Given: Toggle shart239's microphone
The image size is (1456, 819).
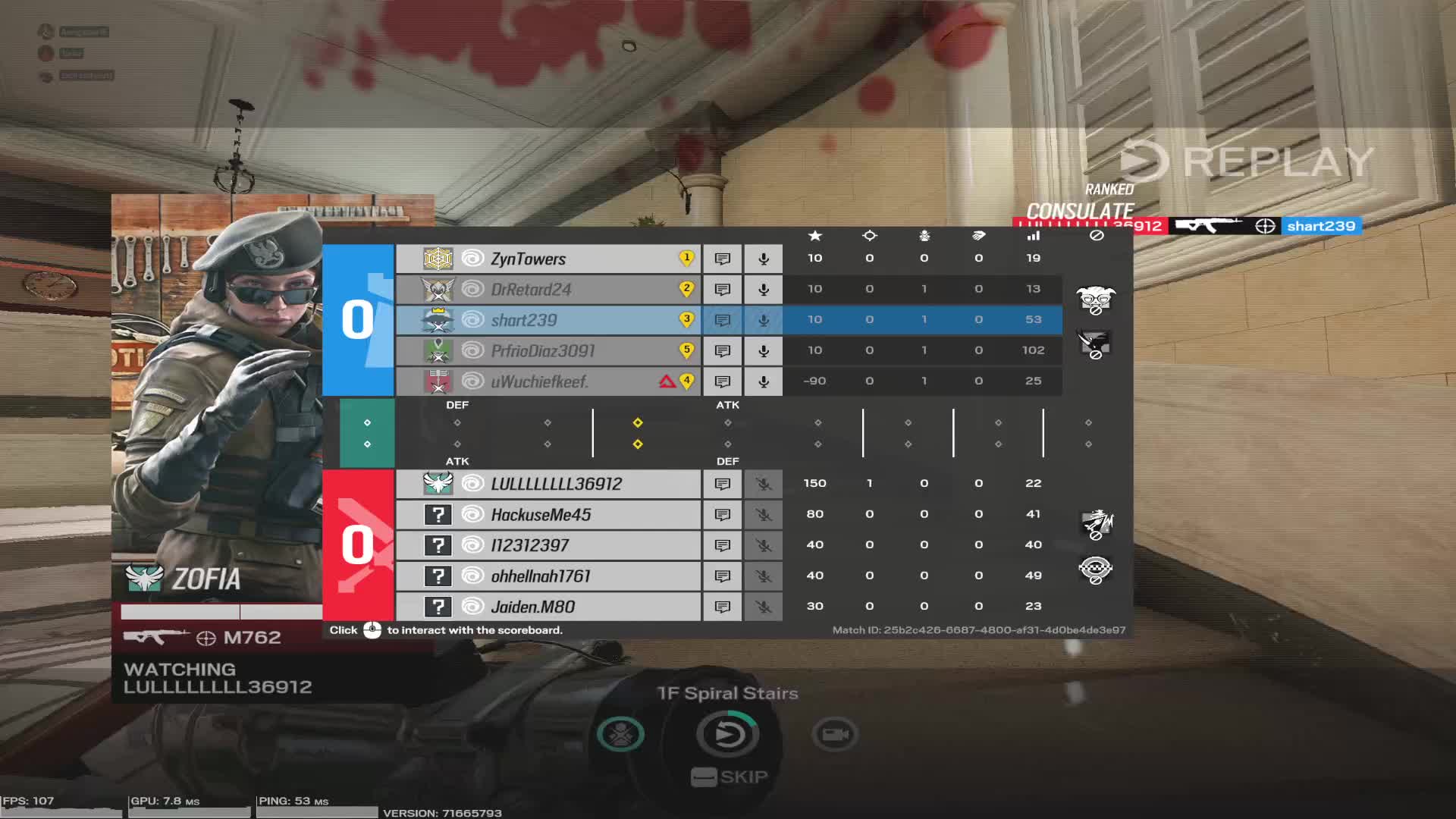Looking at the screenshot, I should [x=763, y=320].
